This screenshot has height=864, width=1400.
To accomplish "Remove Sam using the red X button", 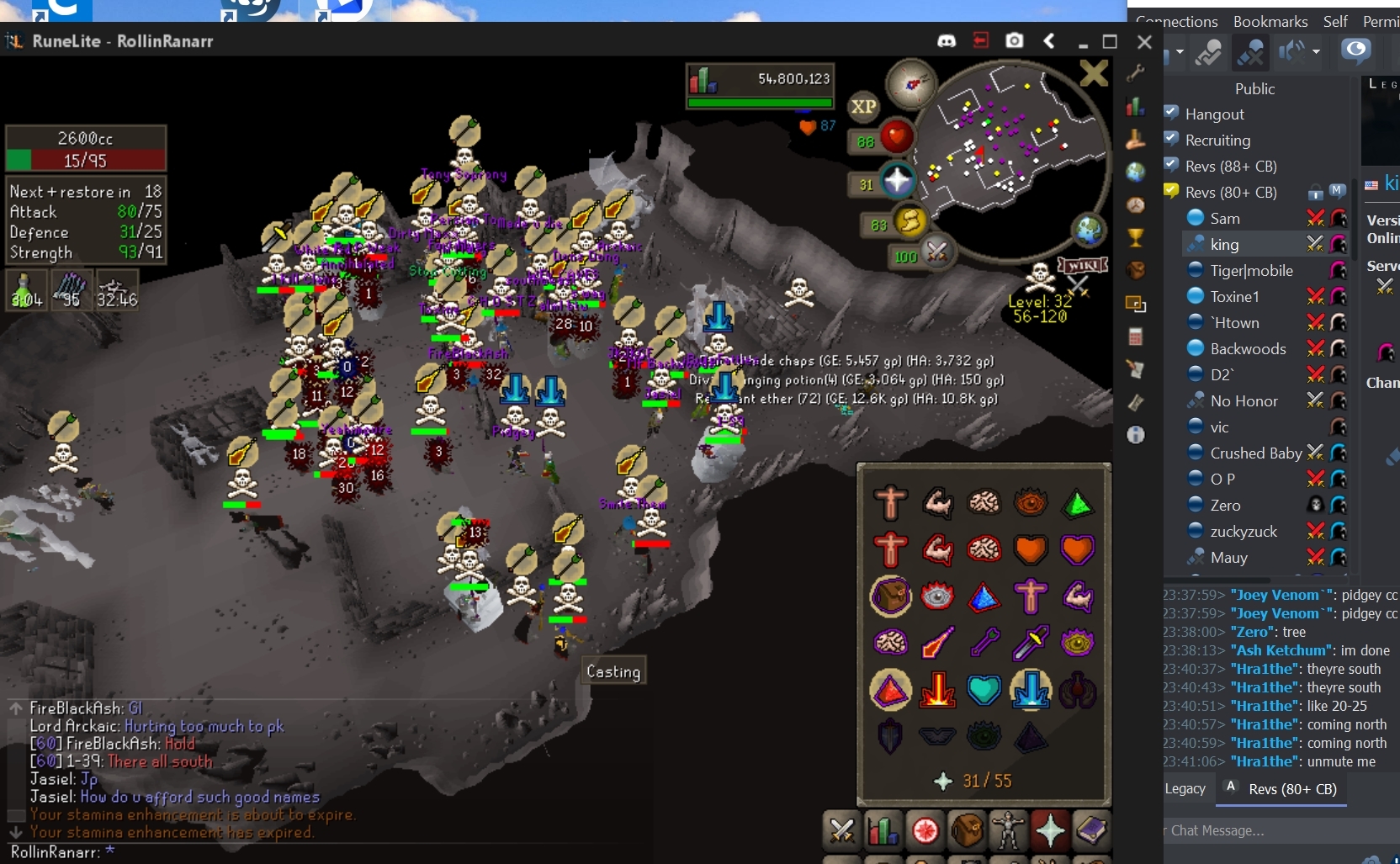I will pyautogui.click(x=1315, y=217).
